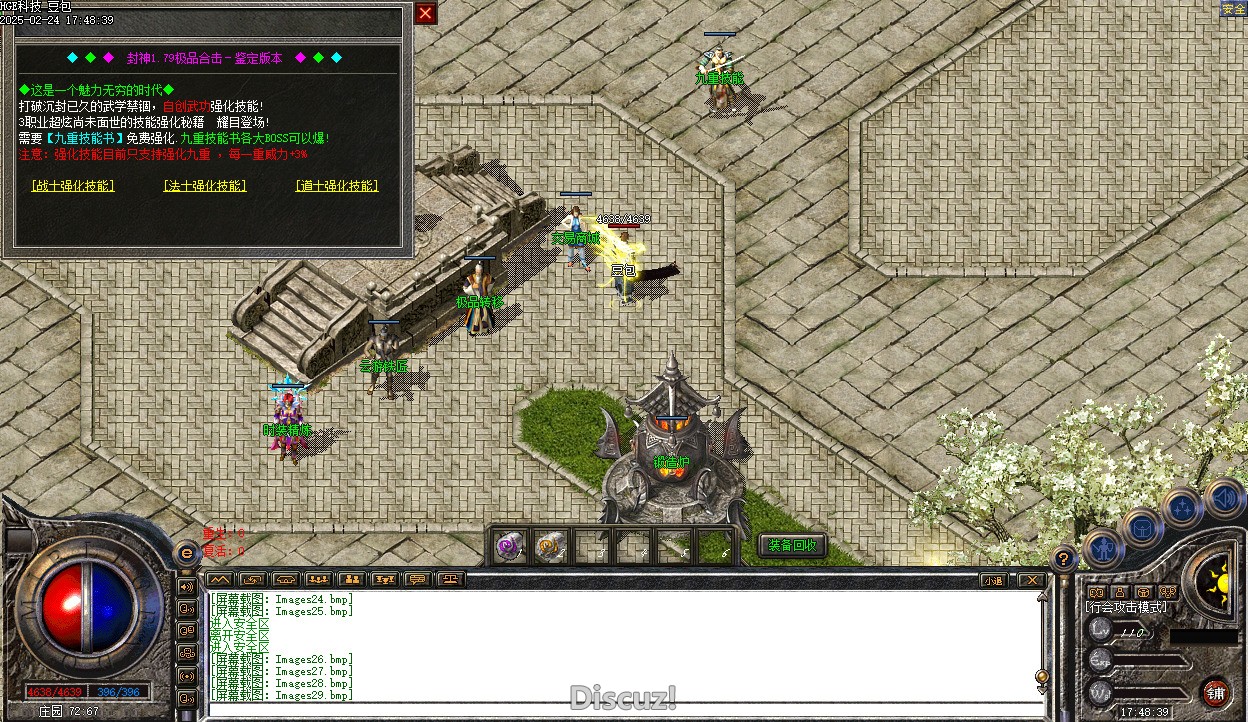The width and height of the screenshot is (1248, 722).
Task: Close the chat panel with its X button
Action: pos(1030,580)
